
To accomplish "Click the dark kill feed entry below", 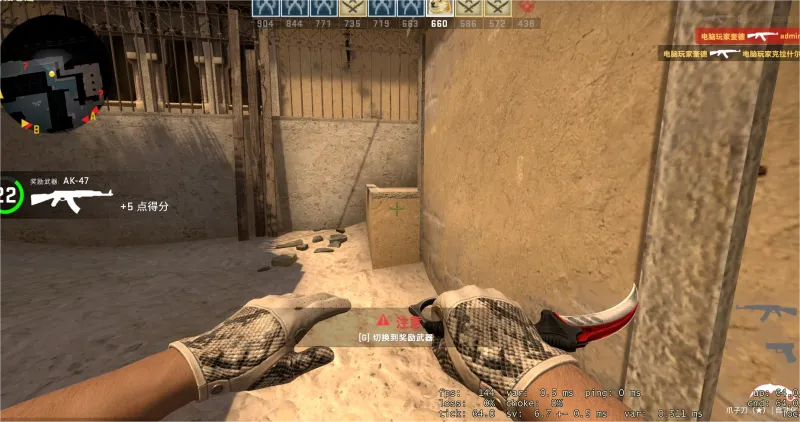I will click(728, 52).
